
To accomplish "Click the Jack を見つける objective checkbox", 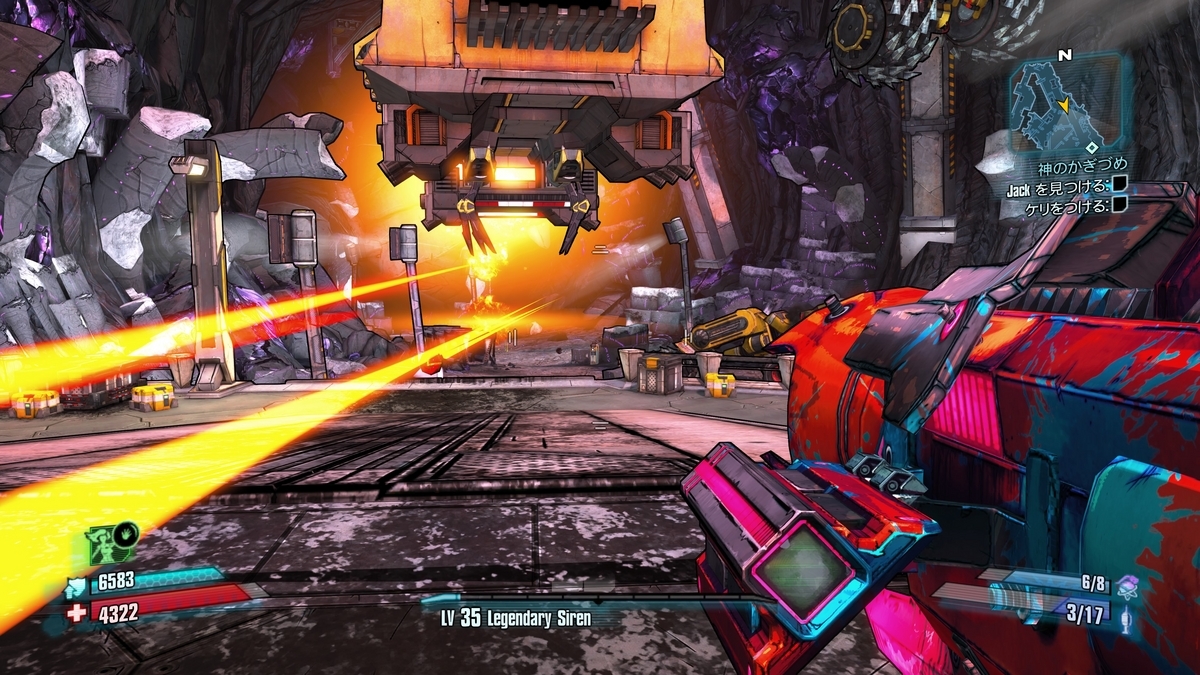I will click(x=1120, y=185).
